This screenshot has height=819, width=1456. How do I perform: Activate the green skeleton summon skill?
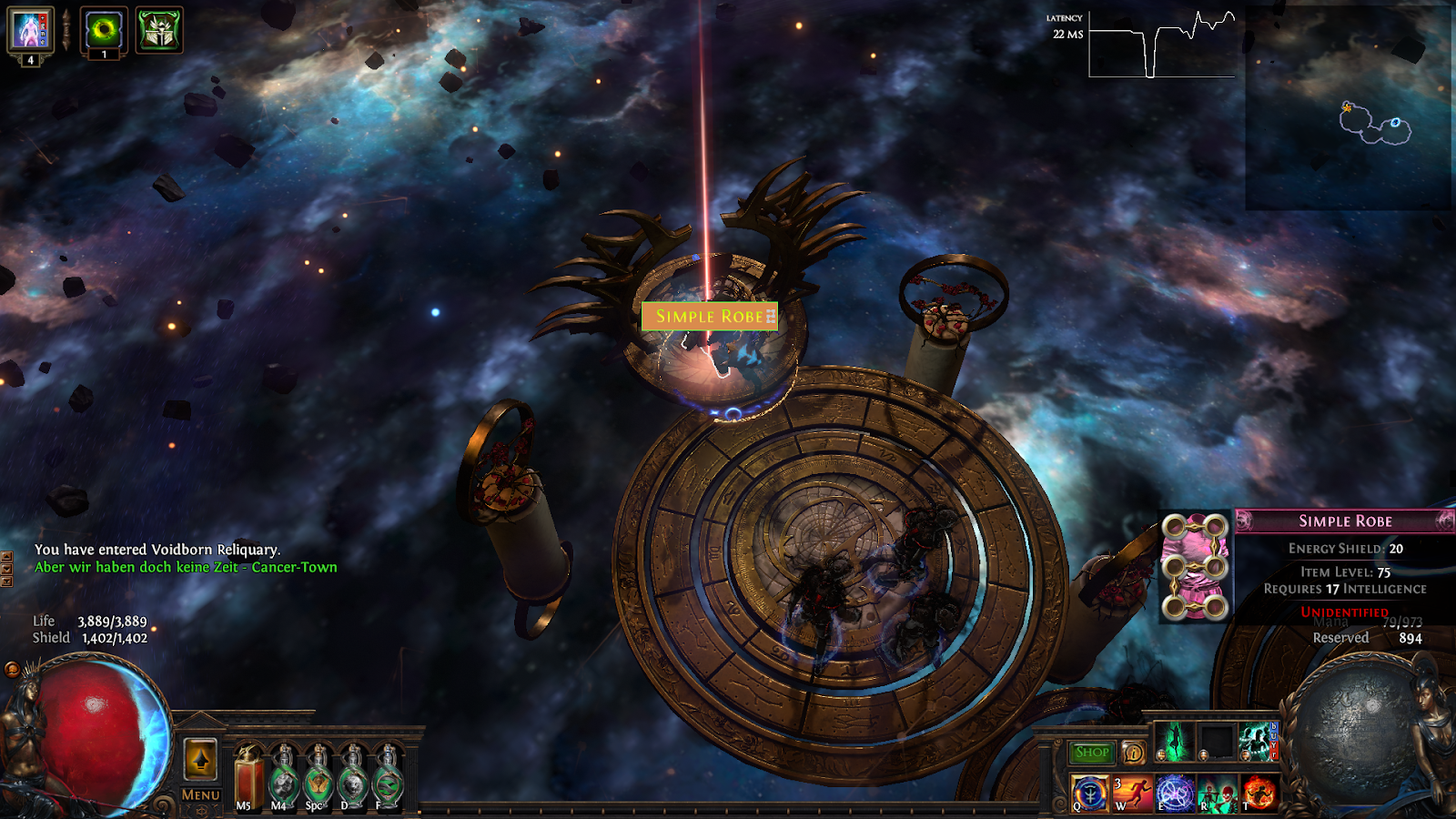pyautogui.click(x=1217, y=794)
